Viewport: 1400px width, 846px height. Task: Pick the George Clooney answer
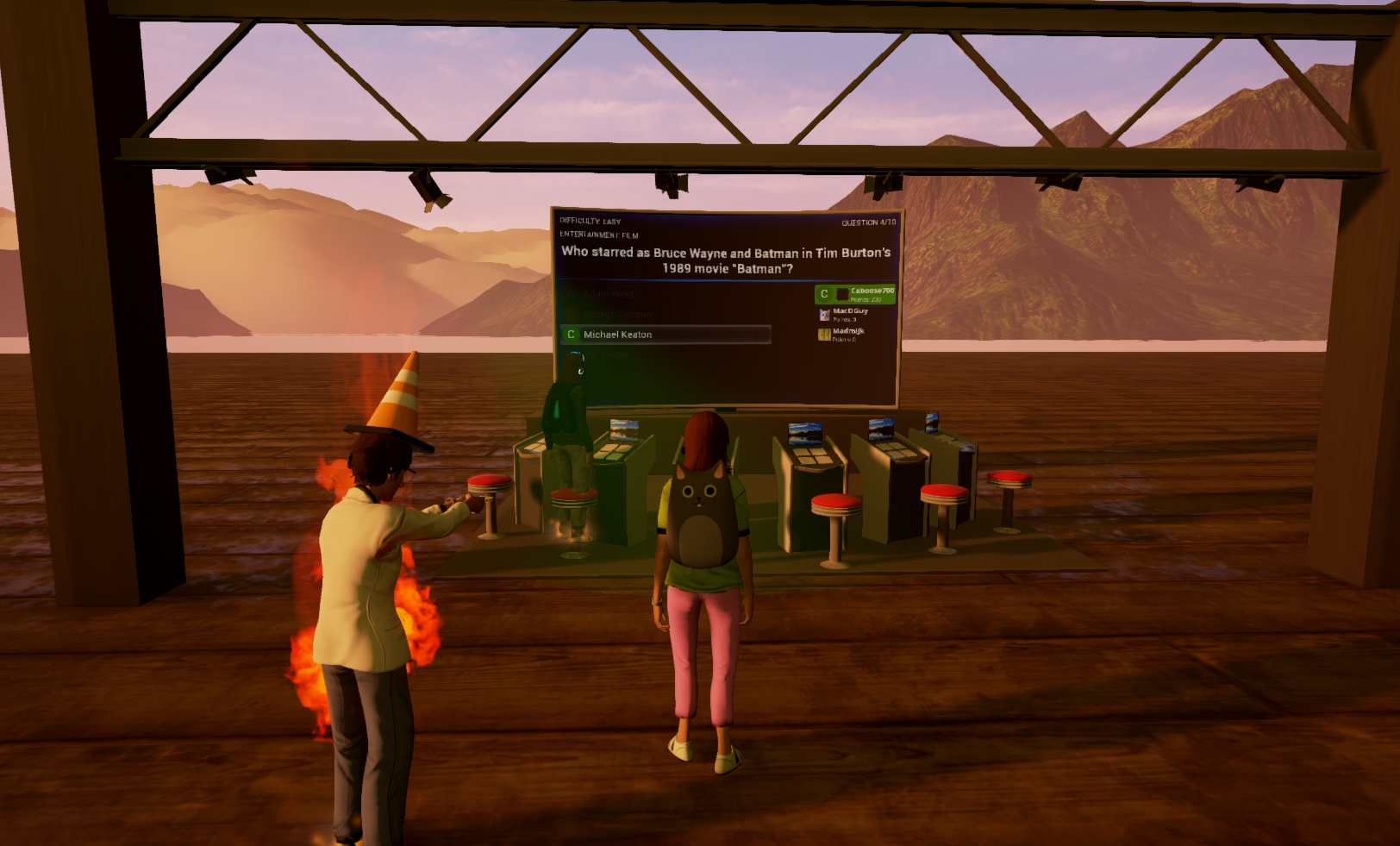click(x=617, y=315)
